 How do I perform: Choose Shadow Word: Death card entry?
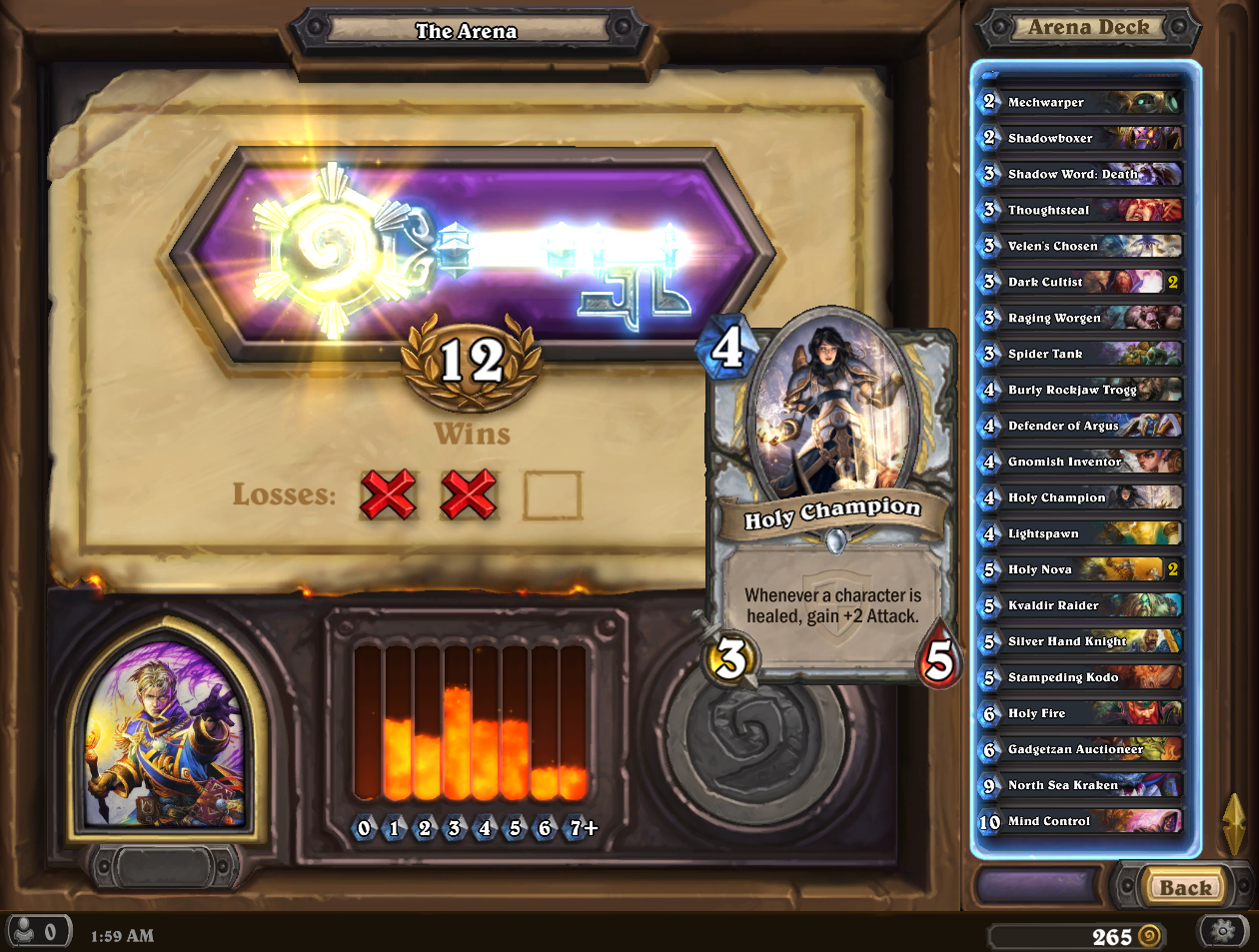(x=1081, y=174)
